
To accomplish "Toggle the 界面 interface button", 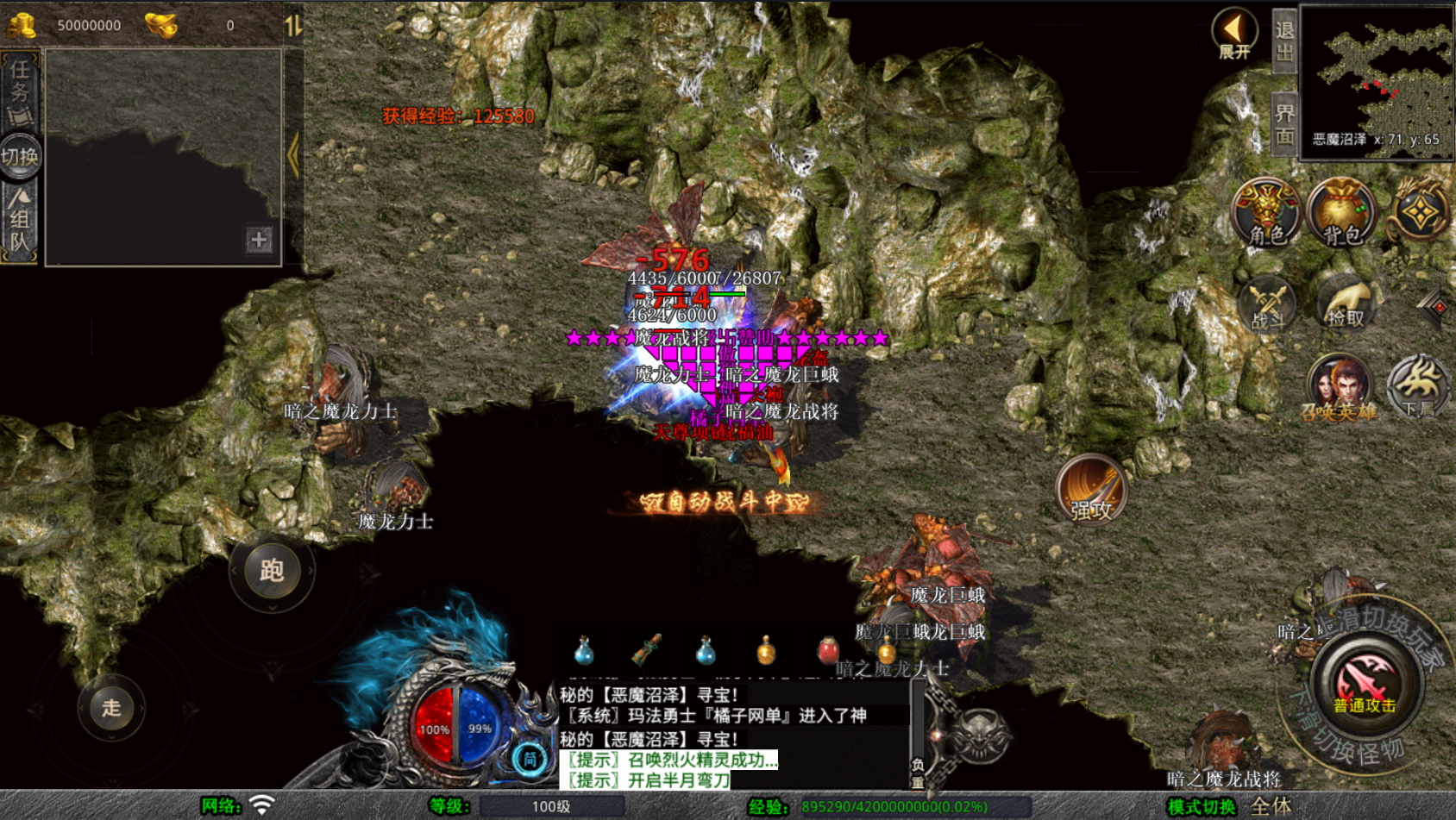I will 1284,124.
